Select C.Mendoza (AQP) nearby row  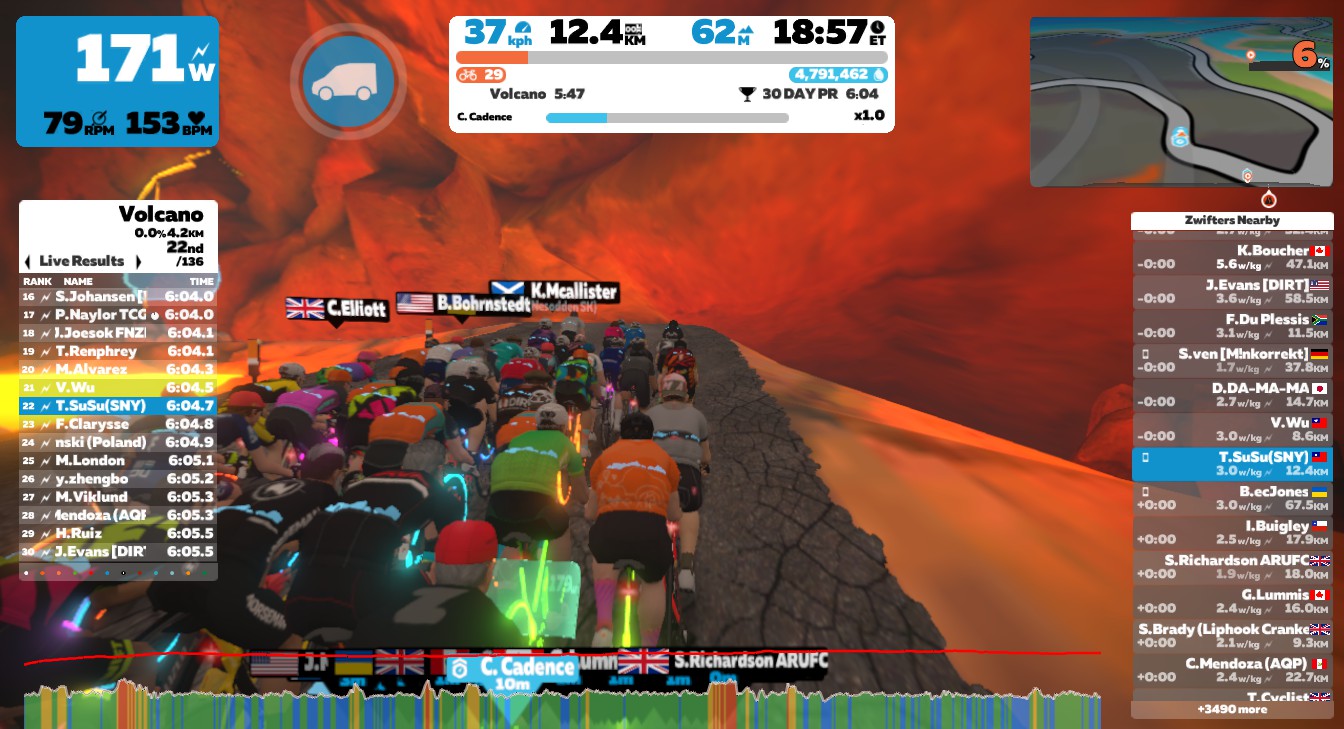coord(1232,670)
